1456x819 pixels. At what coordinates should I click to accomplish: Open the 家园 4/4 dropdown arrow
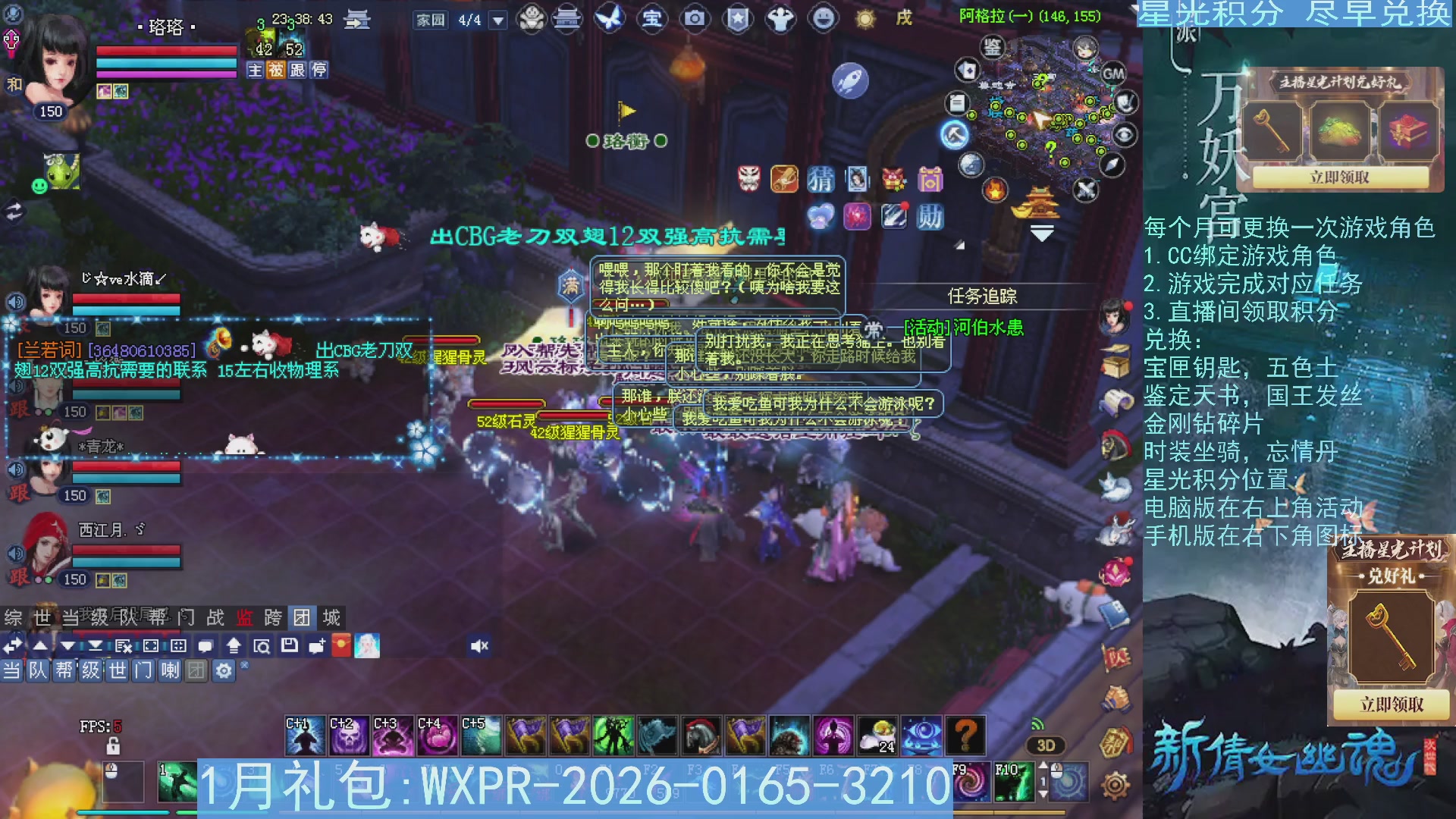click(497, 19)
